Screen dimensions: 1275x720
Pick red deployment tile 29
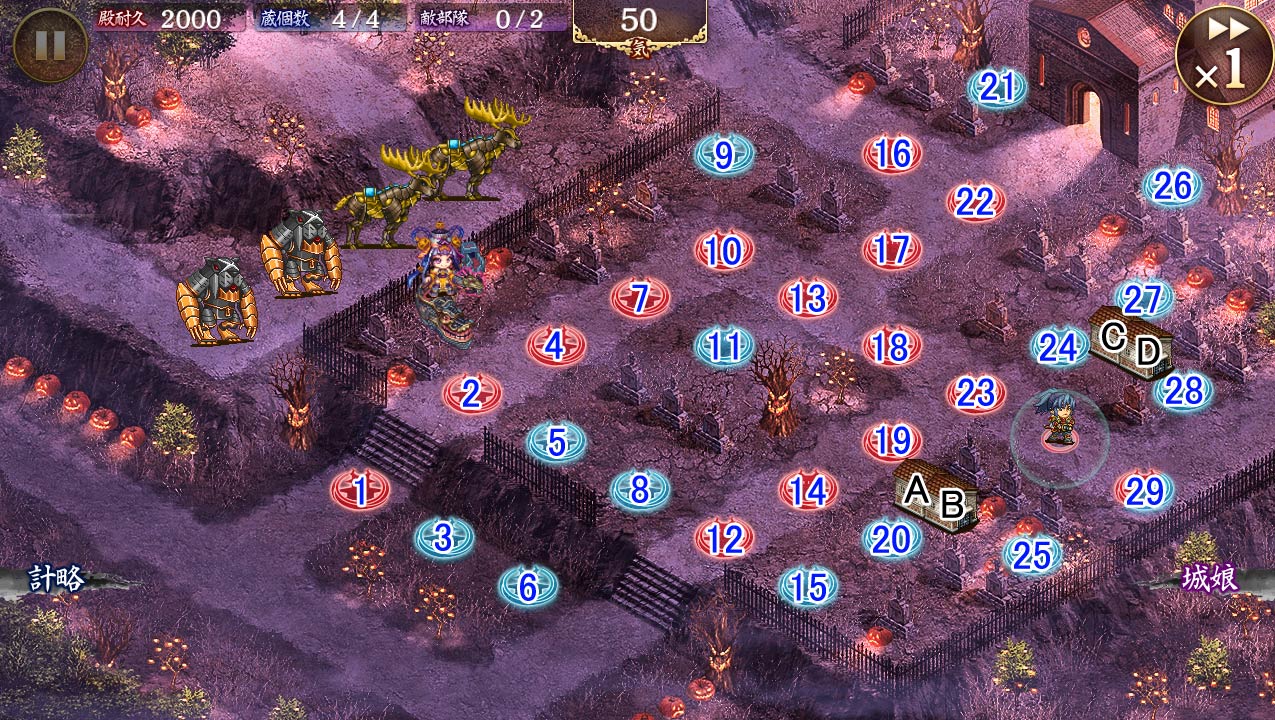pos(1144,491)
